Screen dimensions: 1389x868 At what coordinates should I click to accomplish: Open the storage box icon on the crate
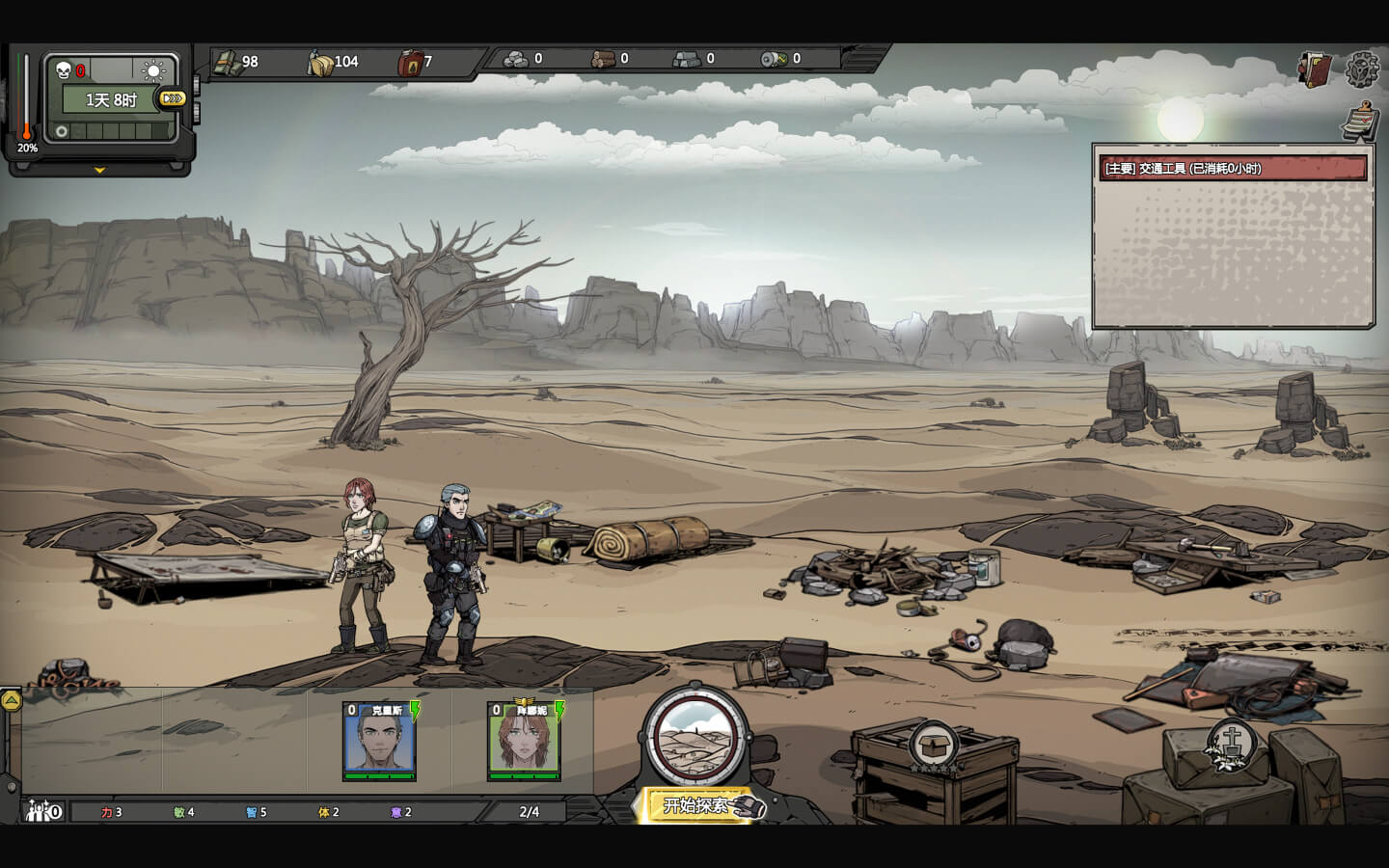934,746
